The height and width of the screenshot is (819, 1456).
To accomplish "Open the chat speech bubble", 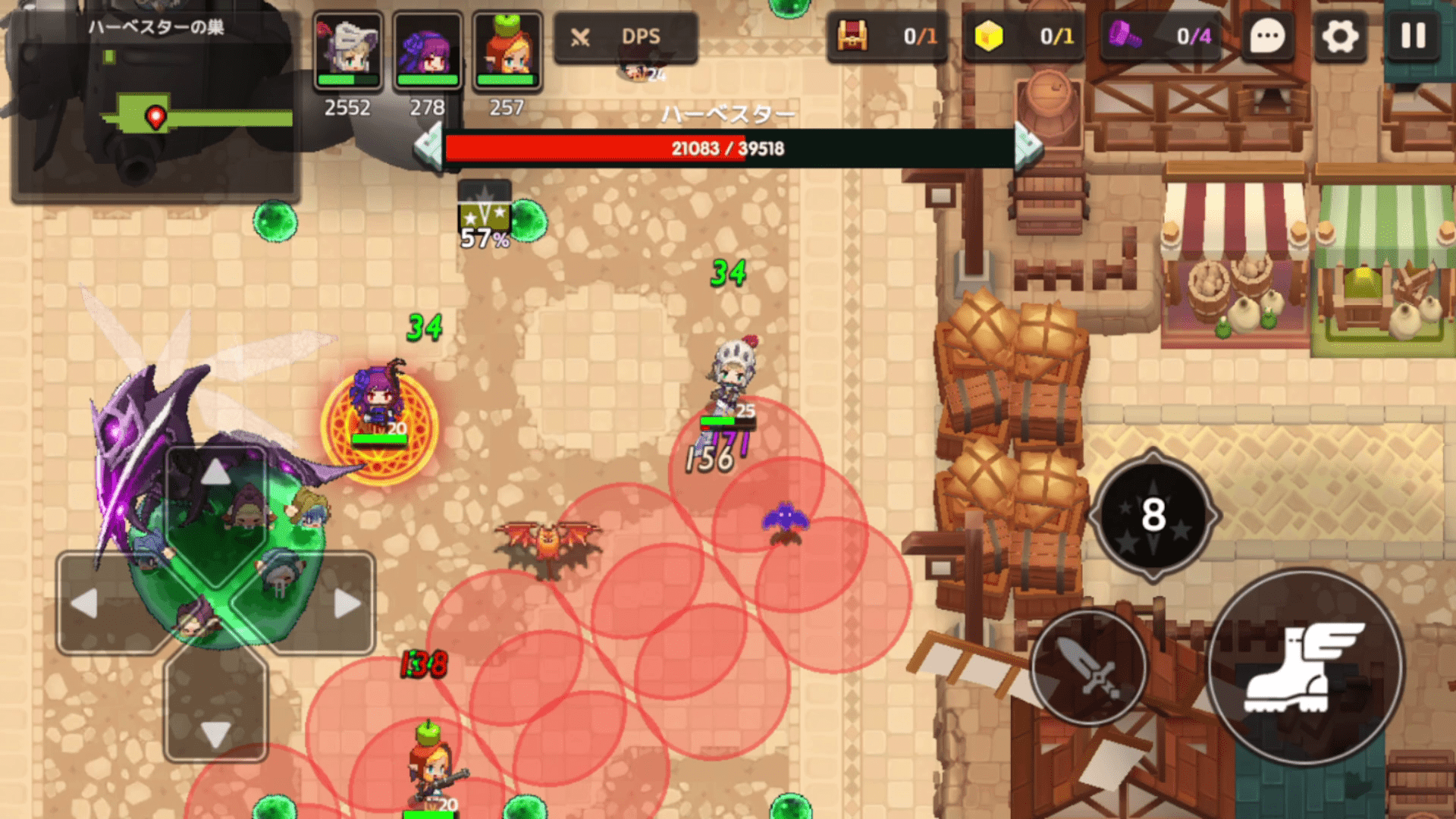I will point(1266,36).
